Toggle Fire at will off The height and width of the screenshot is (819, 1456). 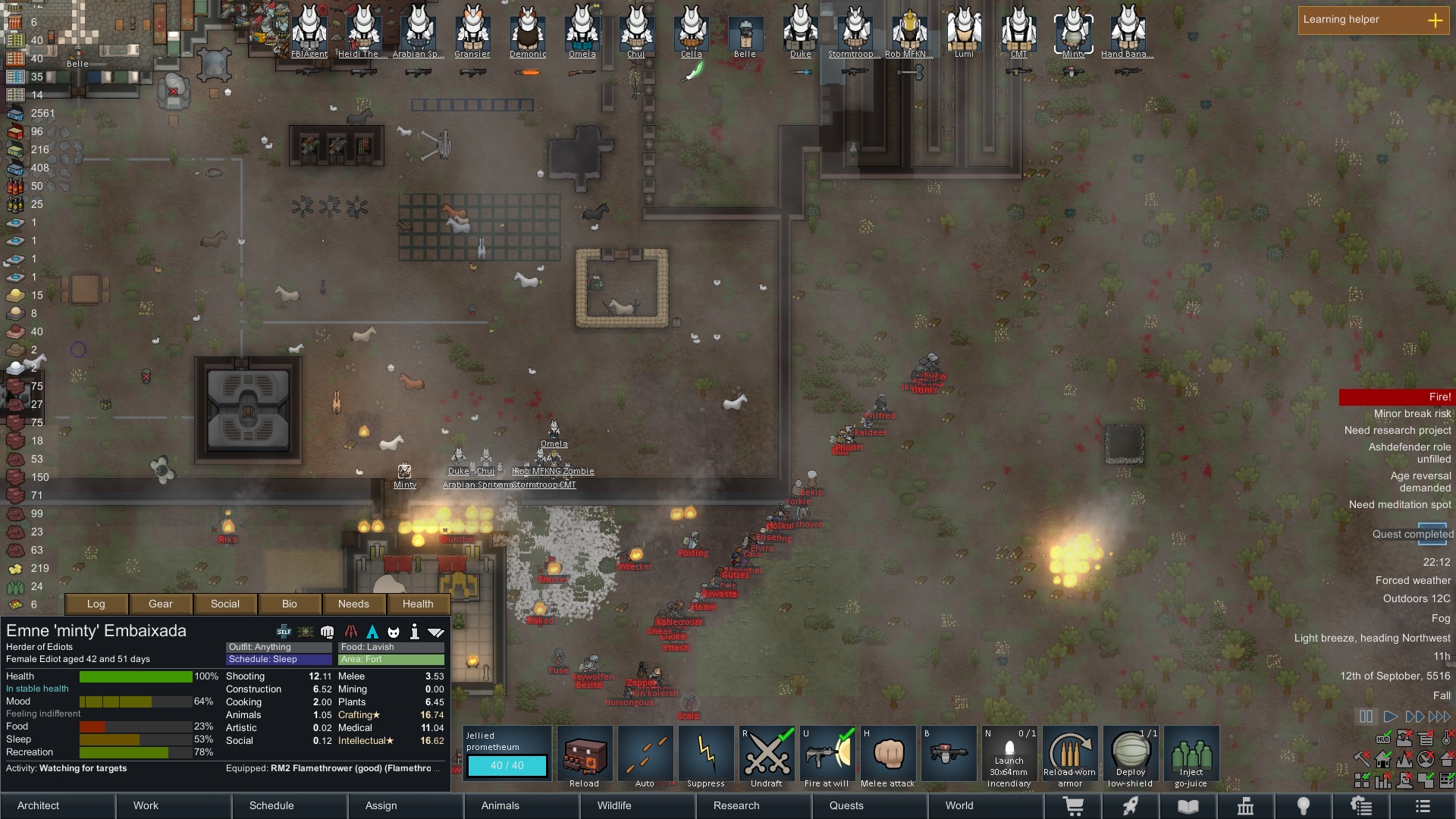pos(827,753)
